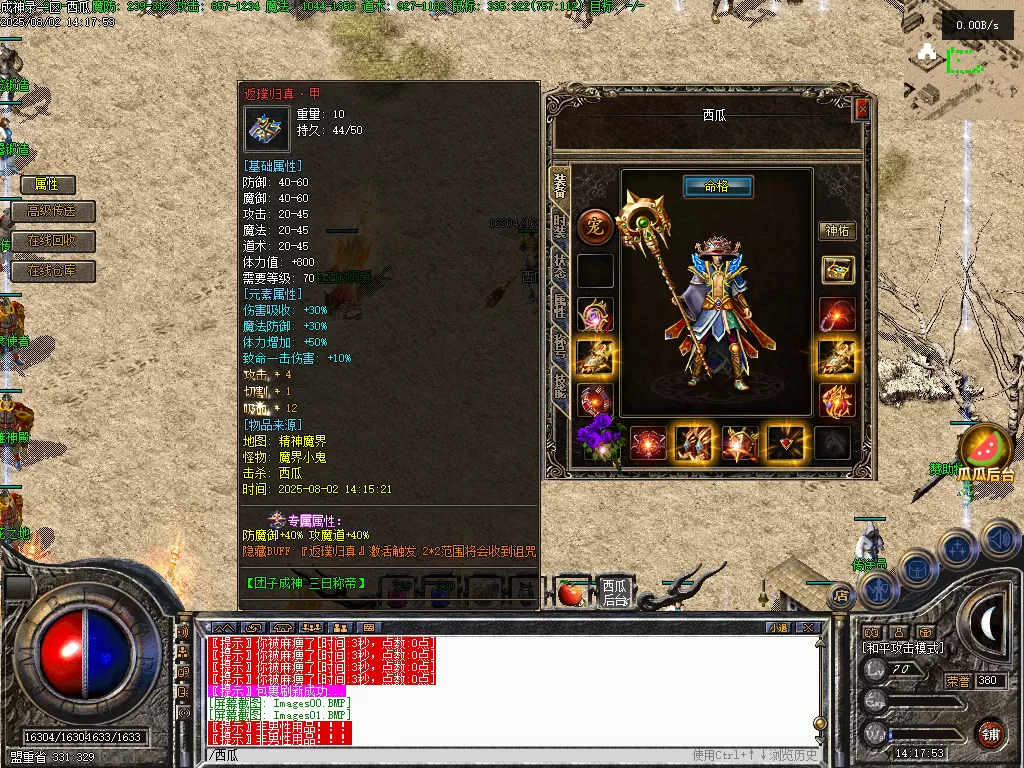Open the red 铺 stall button
This screenshot has width=1024, height=768.
991,732
